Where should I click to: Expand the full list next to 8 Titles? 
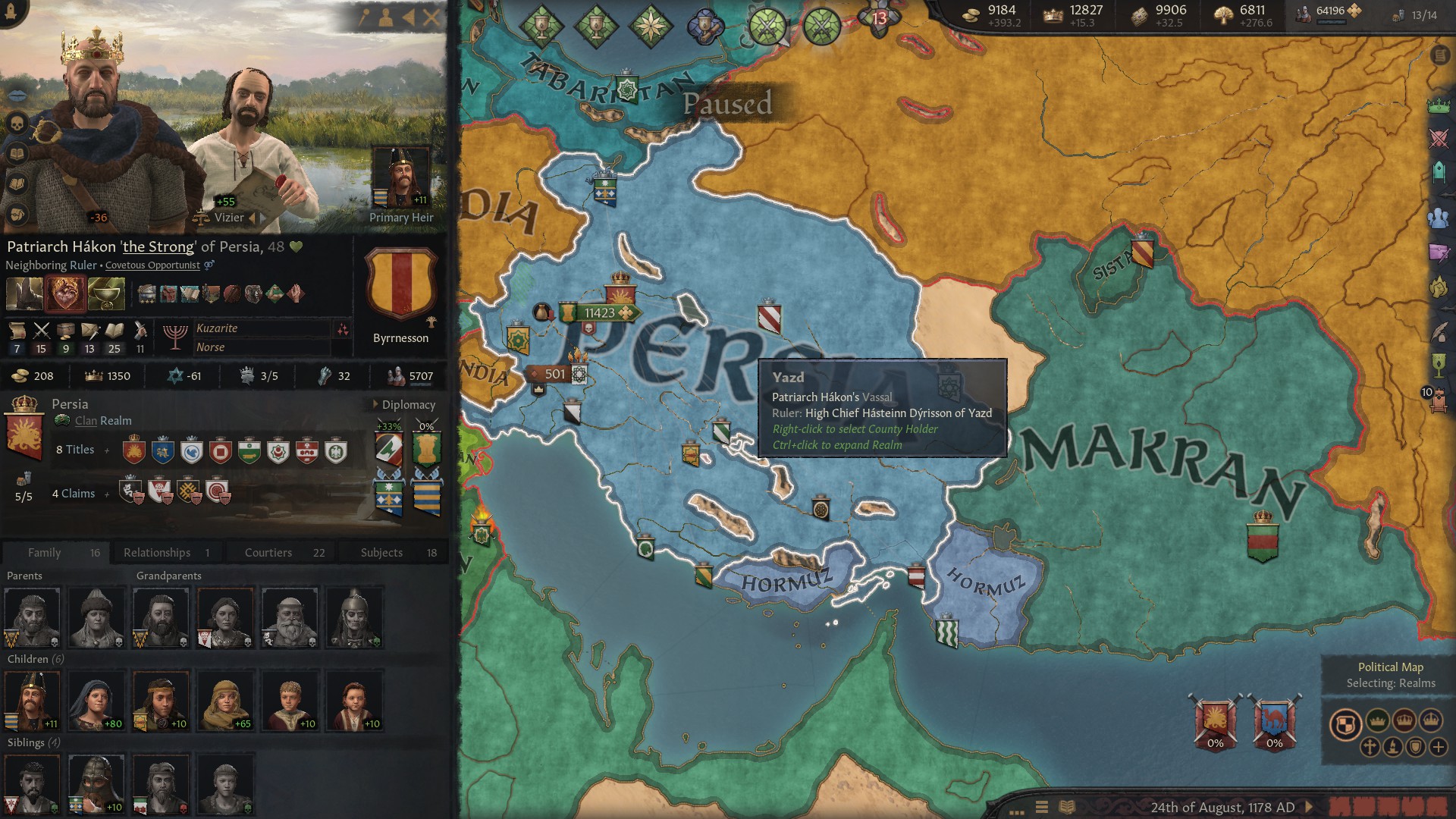(x=108, y=449)
